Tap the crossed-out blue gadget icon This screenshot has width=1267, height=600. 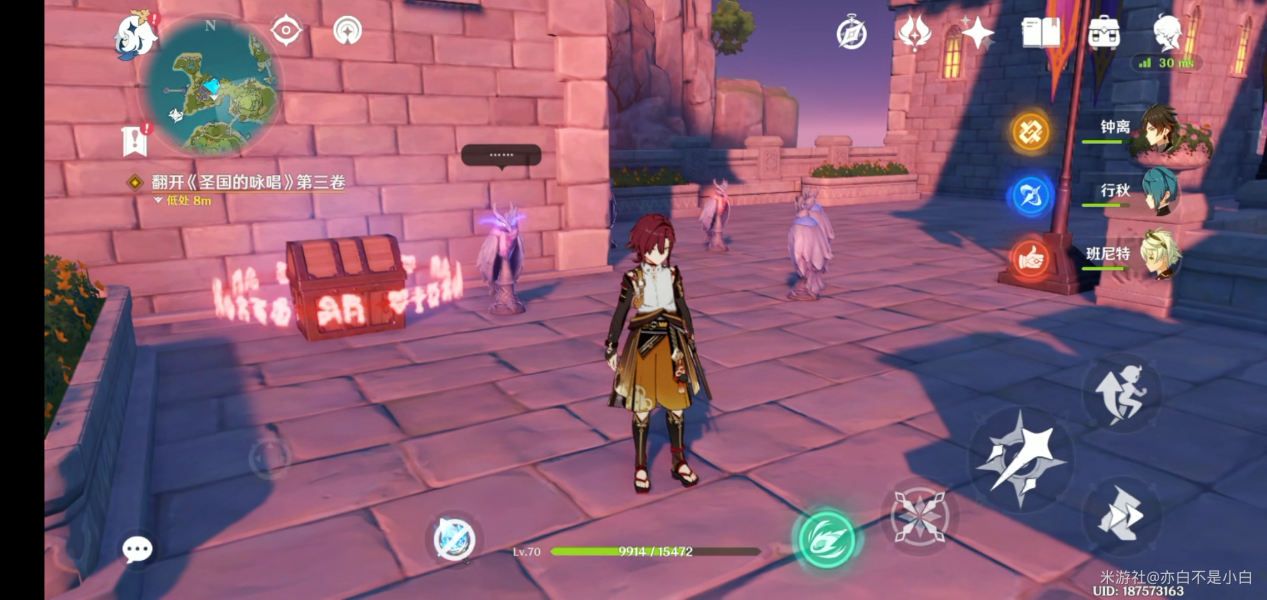(454, 540)
